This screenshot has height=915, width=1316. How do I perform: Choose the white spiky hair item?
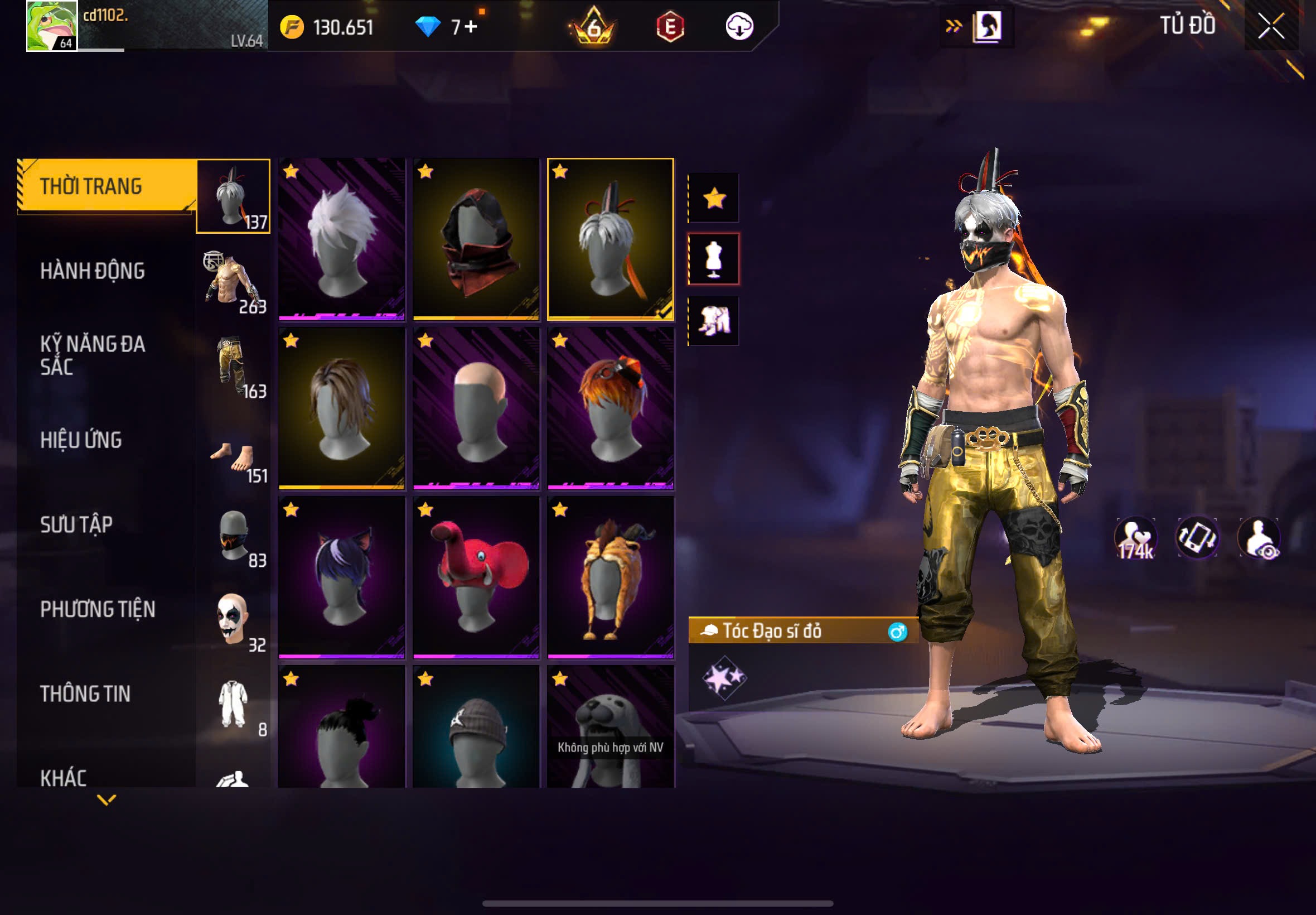pyautogui.click(x=341, y=238)
